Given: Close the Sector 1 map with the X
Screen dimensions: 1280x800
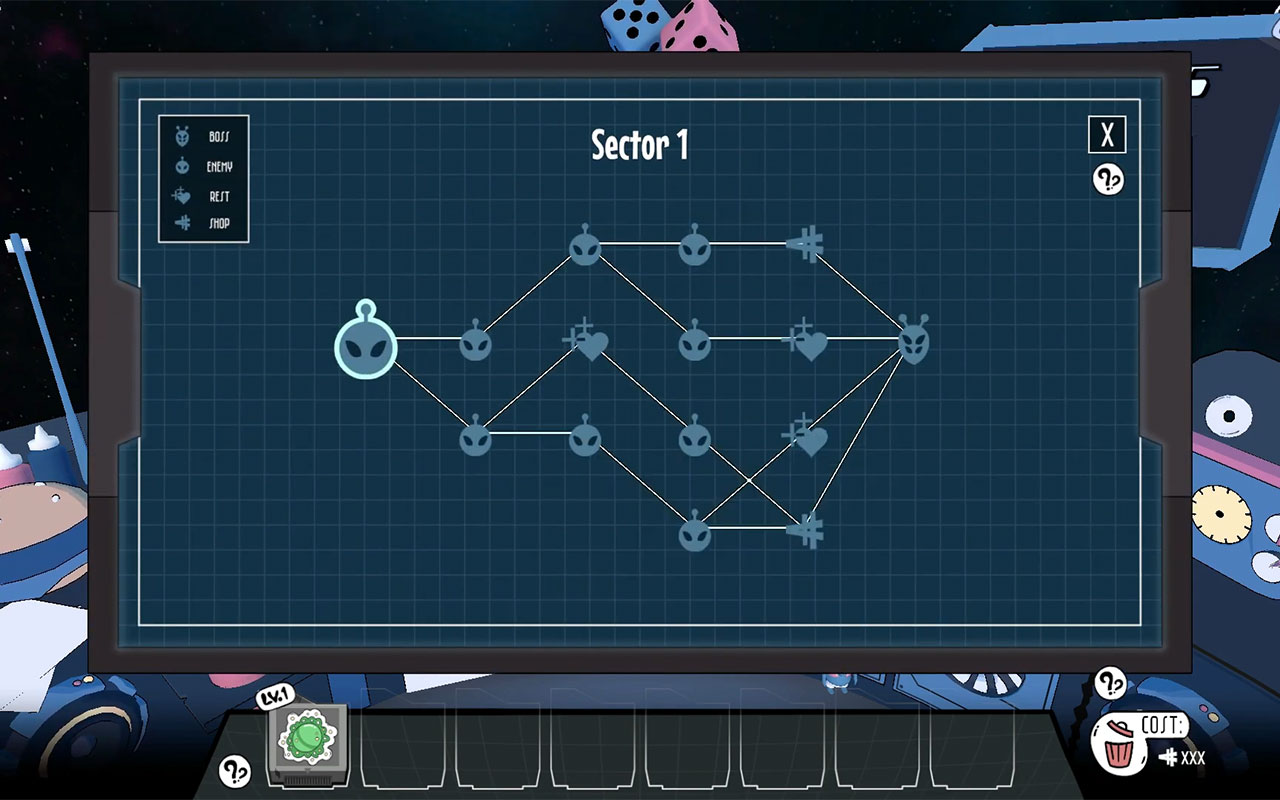Looking at the screenshot, I should [x=1107, y=135].
